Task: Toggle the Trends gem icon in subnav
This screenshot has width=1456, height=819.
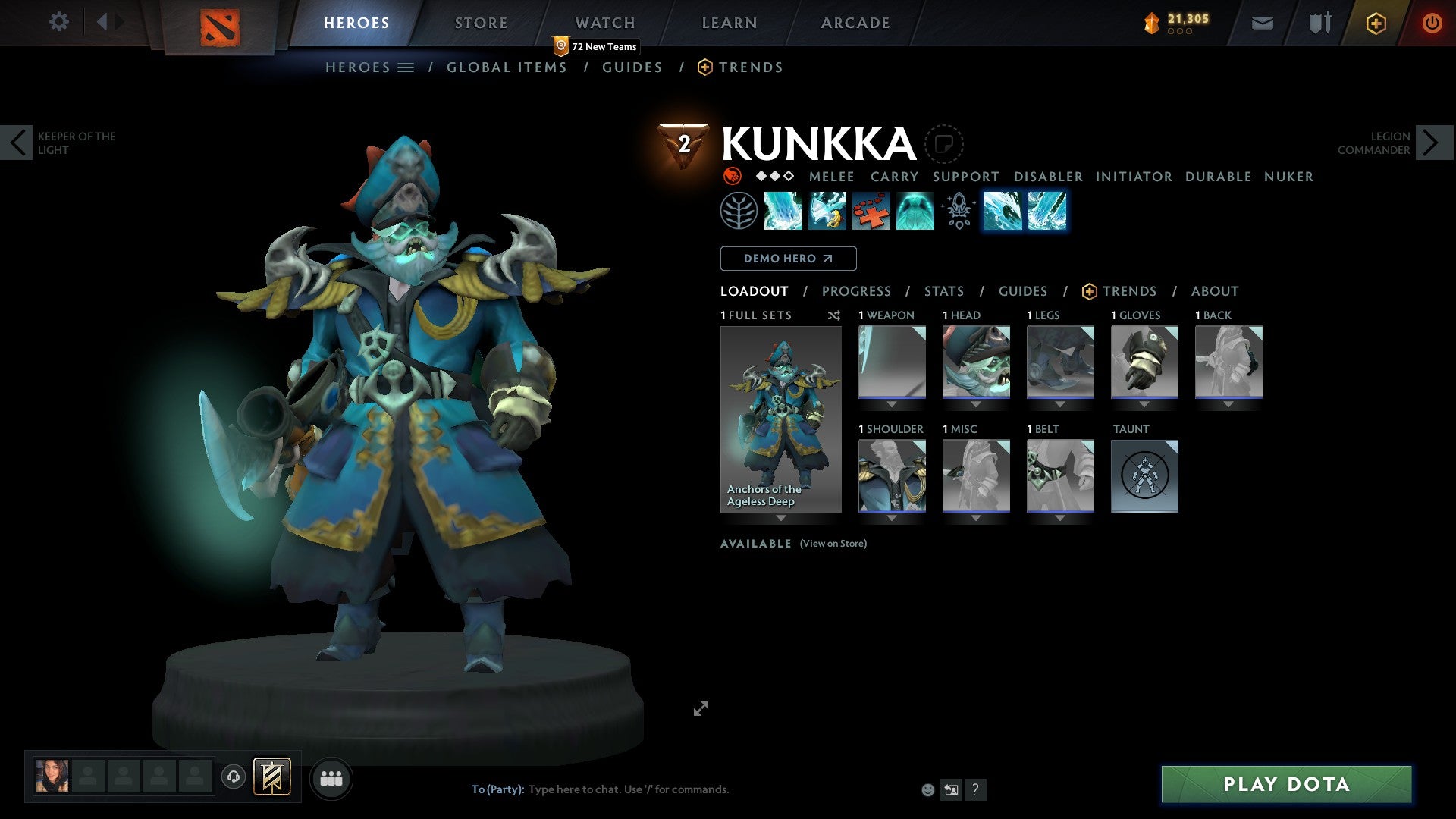Action: click(x=704, y=67)
